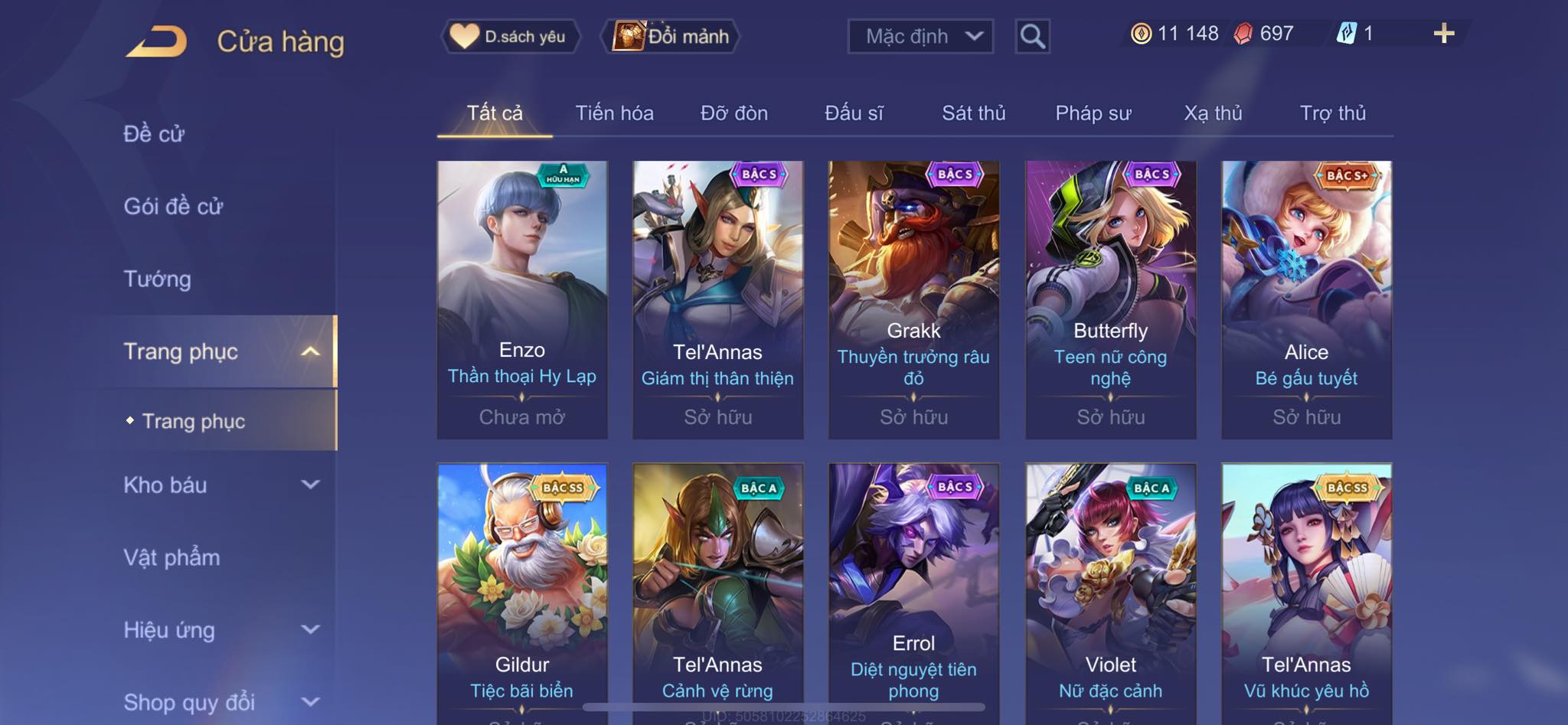Open the Violet Nữ đặc cảnh skin card
This screenshot has height=725, width=1568.
pyautogui.click(x=1110, y=589)
